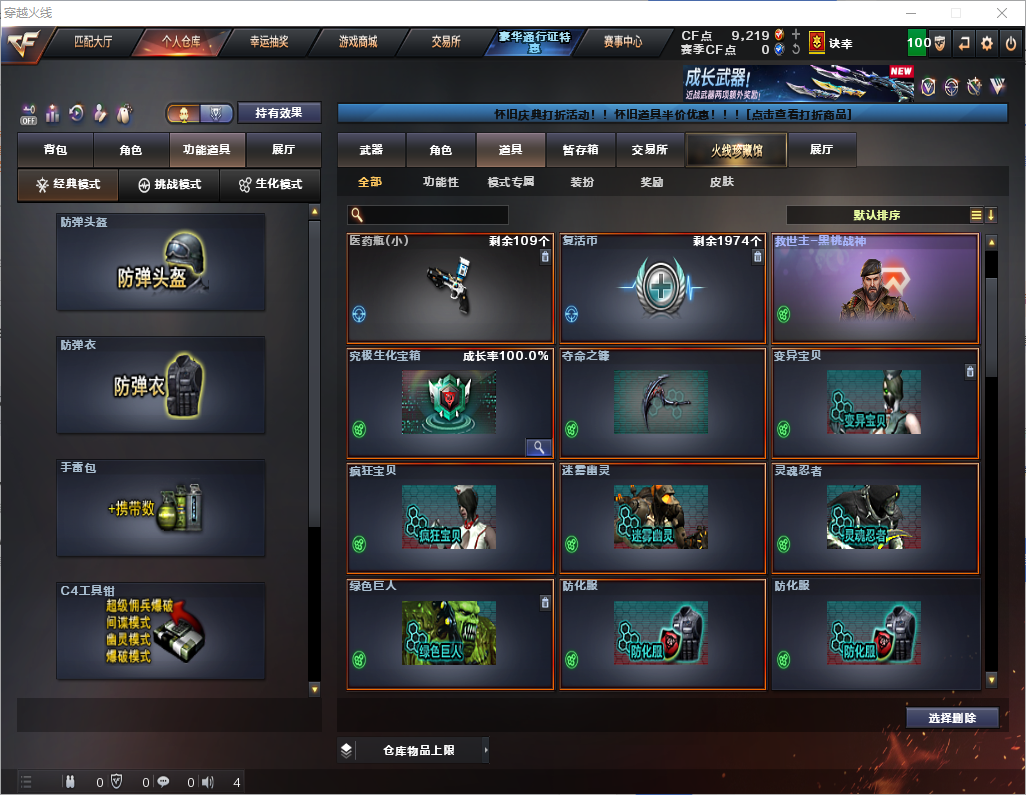Viewport: 1026px width, 795px height.
Task: Open the 交易所 exchange in top navigation
Action: pos(446,42)
